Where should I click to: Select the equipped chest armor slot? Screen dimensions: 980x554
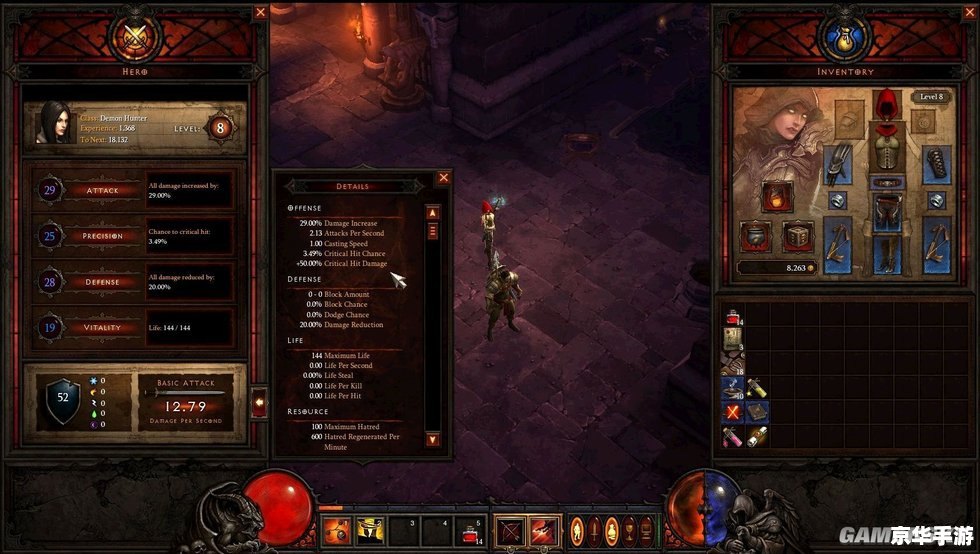pos(884,149)
